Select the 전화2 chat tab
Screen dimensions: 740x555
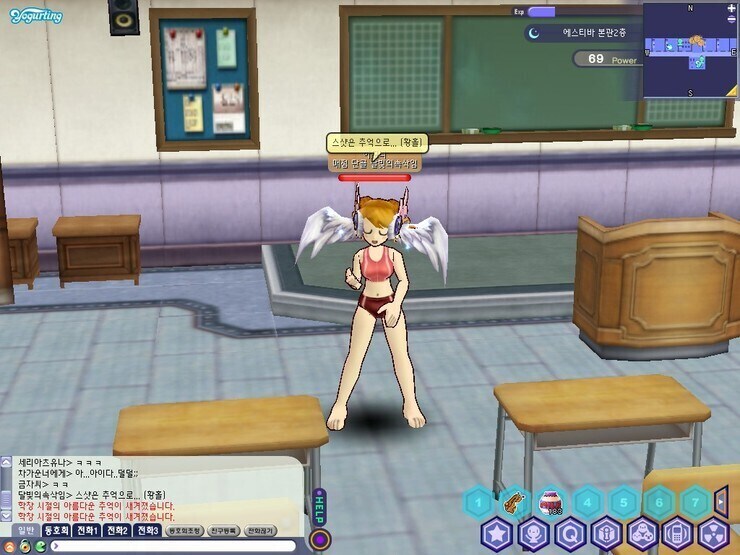click(118, 531)
